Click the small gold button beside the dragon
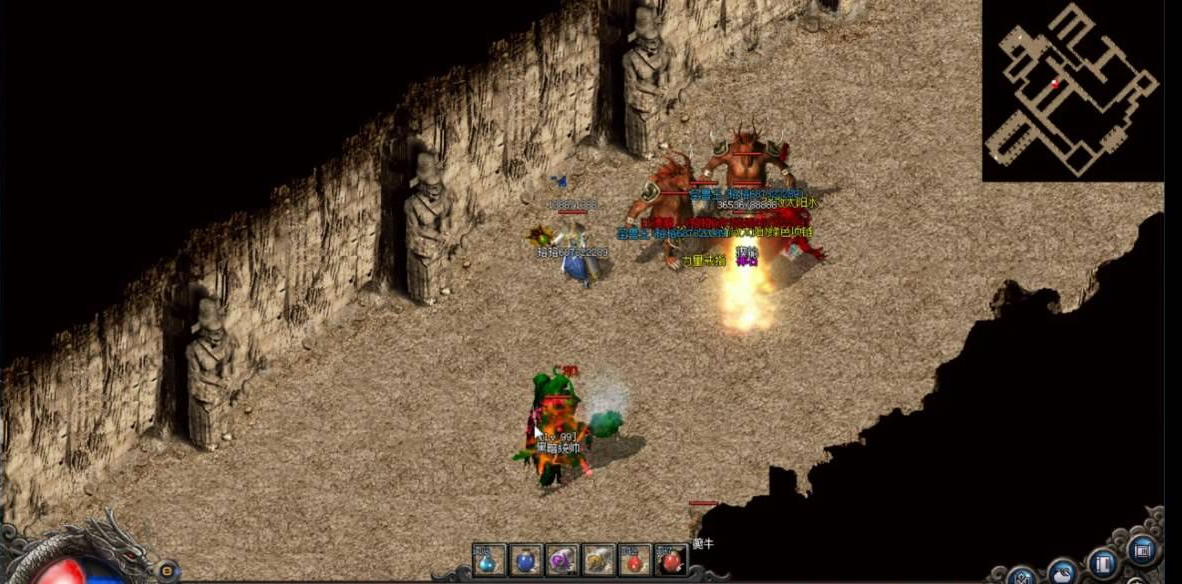The width and height of the screenshot is (1182, 584). point(166,568)
